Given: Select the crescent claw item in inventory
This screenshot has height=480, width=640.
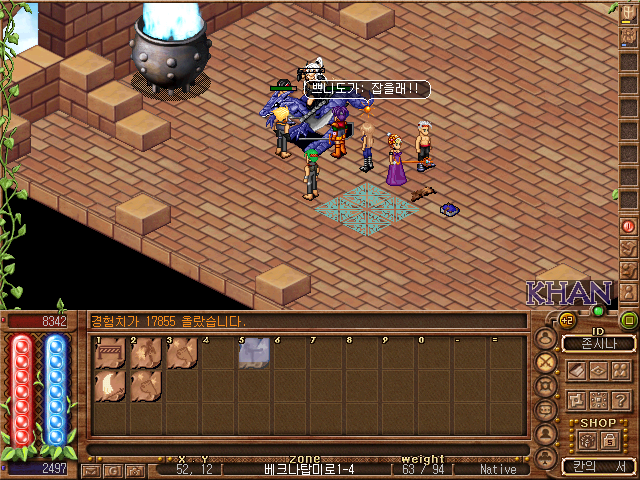Looking at the screenshot, I should (109, 387).
